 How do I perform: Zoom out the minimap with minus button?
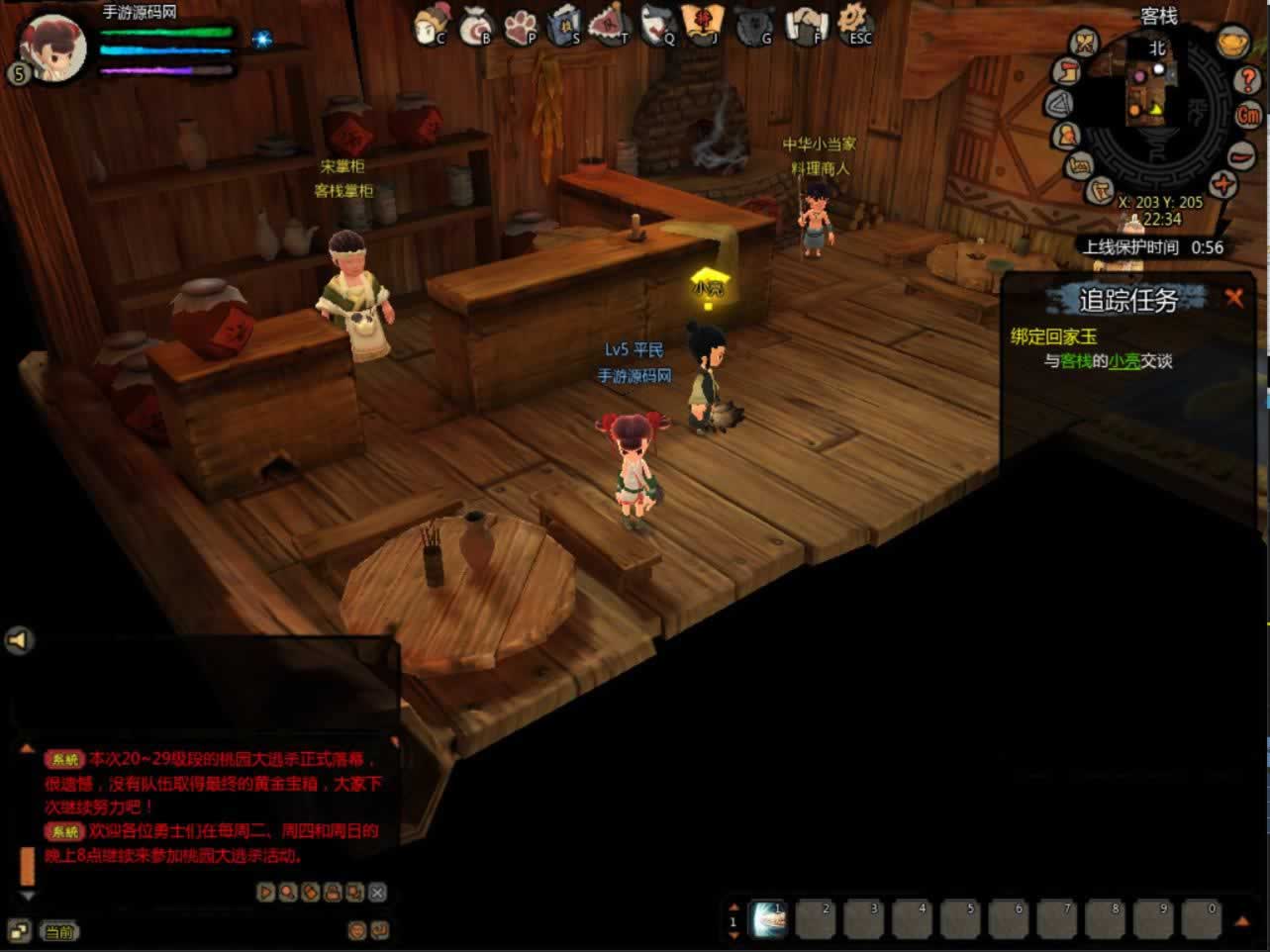tap(1241, 154)
